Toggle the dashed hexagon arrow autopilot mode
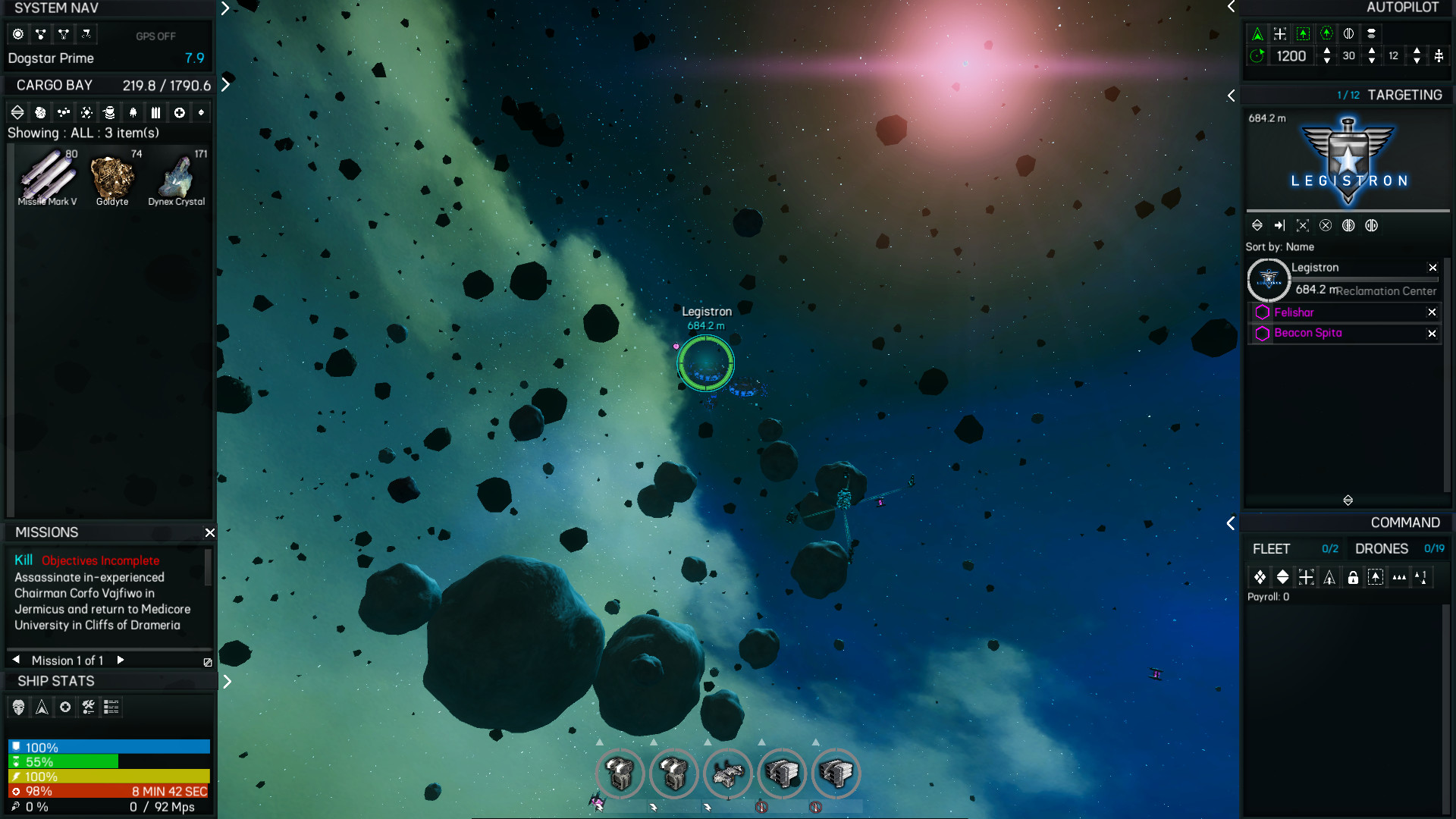The height and width of the screenshot is (819, 1456). click(x=1326, y=33)
